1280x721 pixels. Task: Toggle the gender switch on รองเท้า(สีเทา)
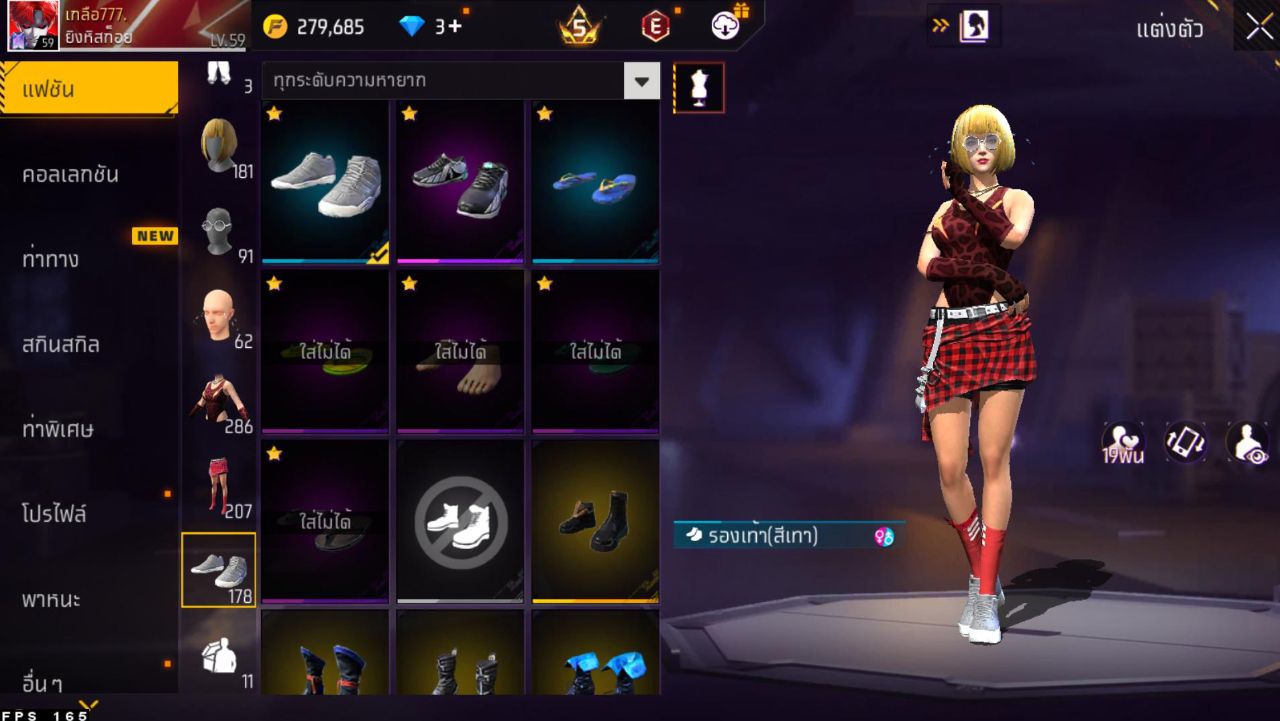coord(882,537)
